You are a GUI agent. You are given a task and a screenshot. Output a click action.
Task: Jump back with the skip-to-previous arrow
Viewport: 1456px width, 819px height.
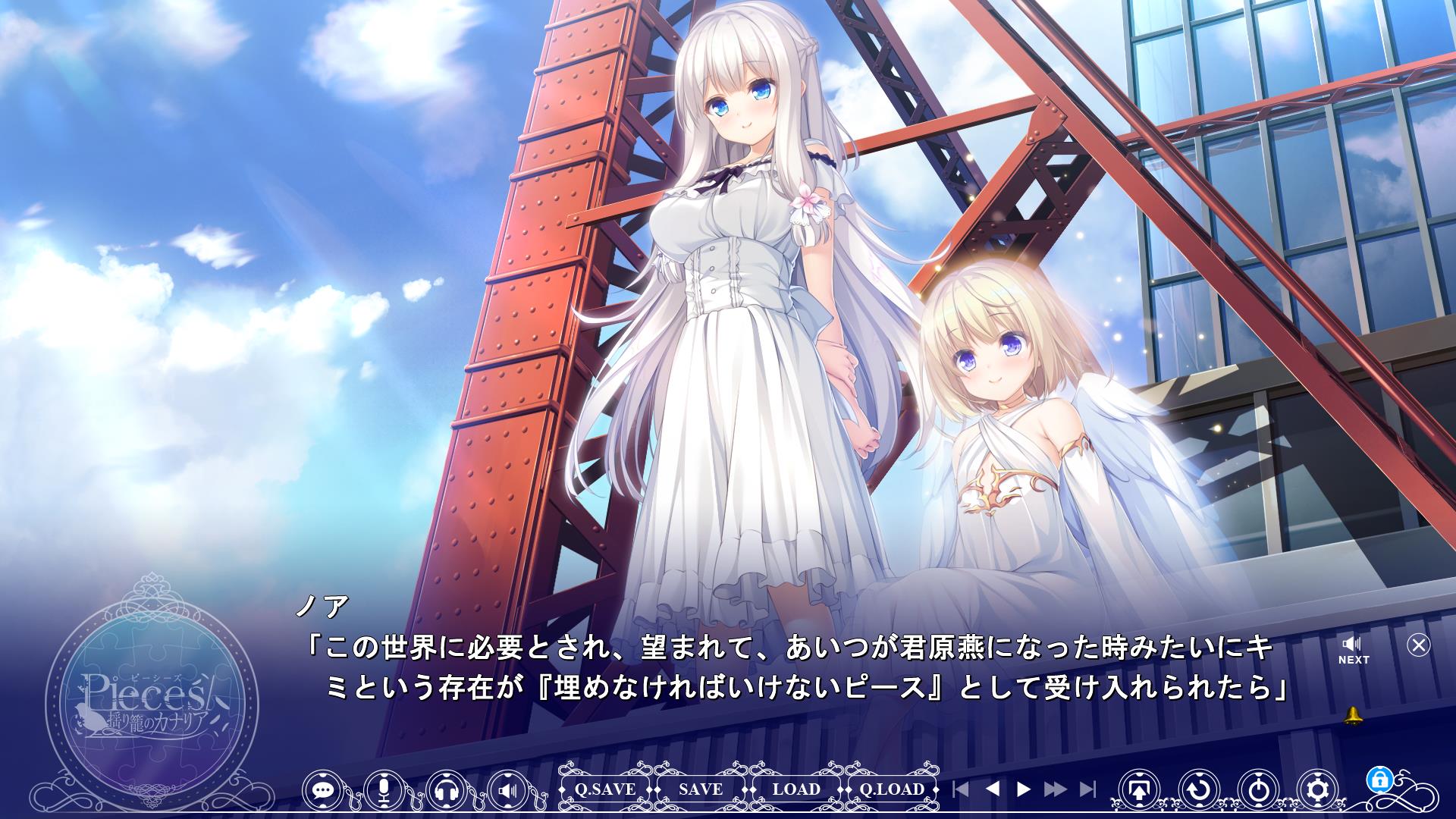click(x=960, y=789)
